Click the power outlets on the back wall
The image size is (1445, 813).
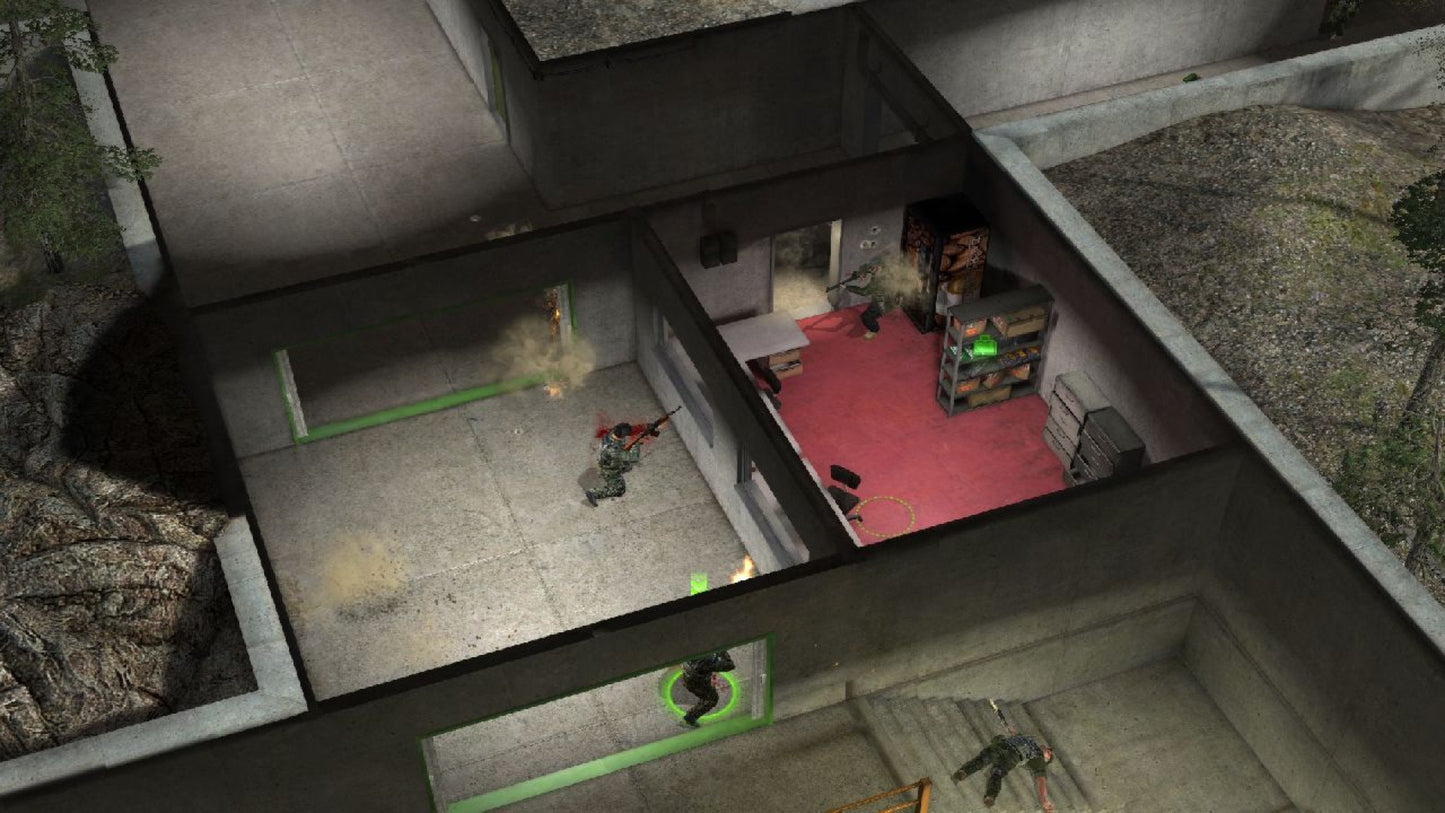pos(870,239)
